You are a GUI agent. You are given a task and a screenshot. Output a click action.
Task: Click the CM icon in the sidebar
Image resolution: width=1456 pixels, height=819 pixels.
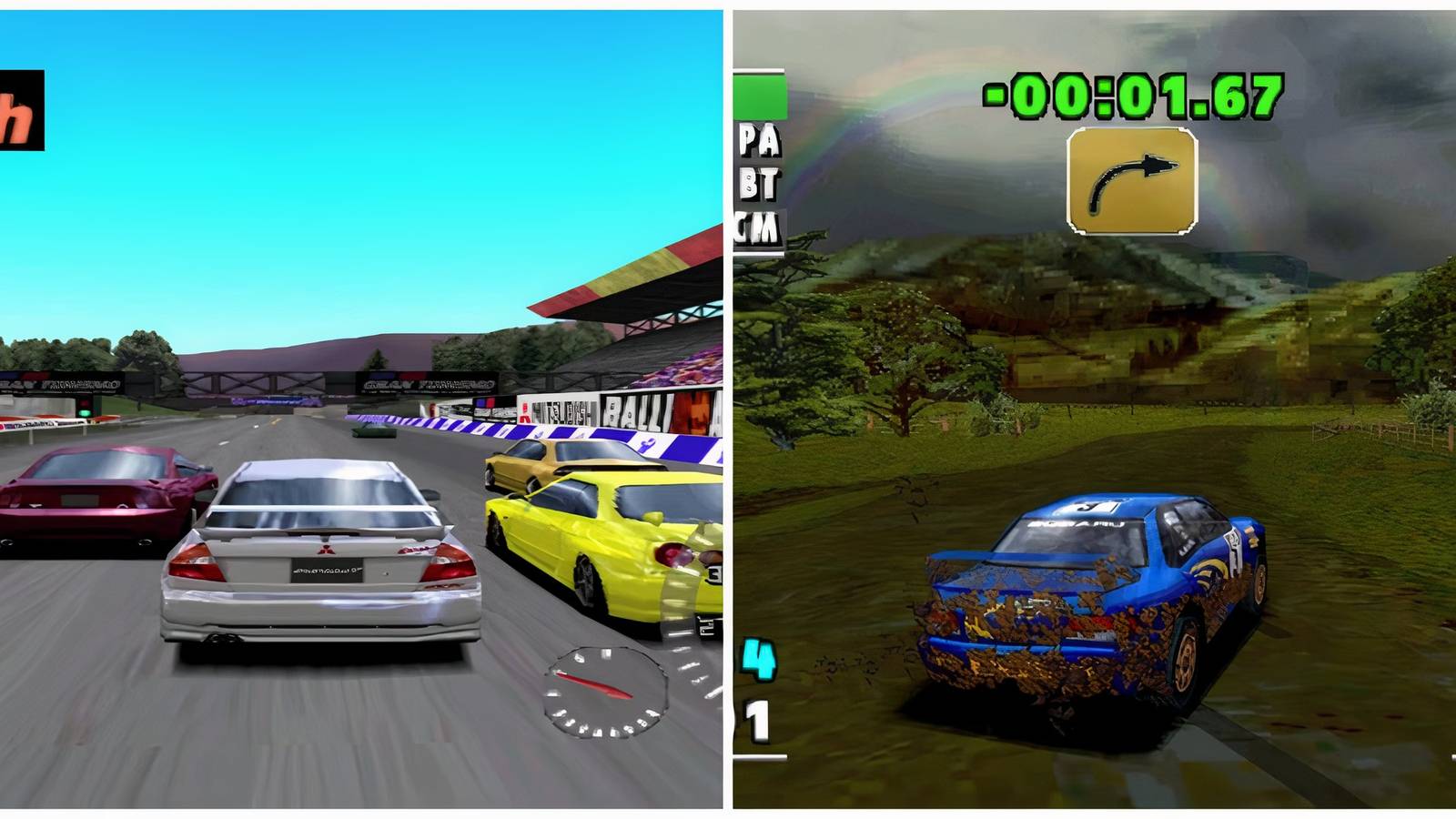758,225
